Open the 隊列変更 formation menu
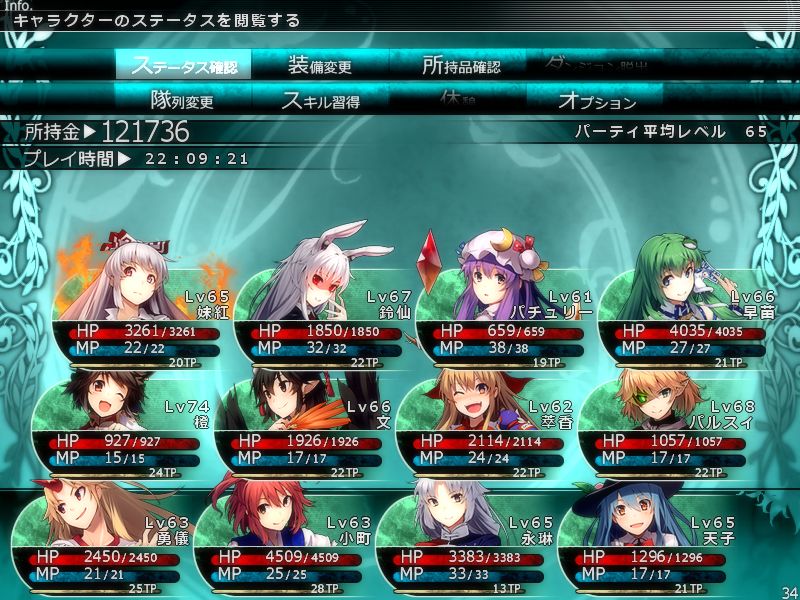The height and width of the screenshot is (600, 800). click(183, 100)
